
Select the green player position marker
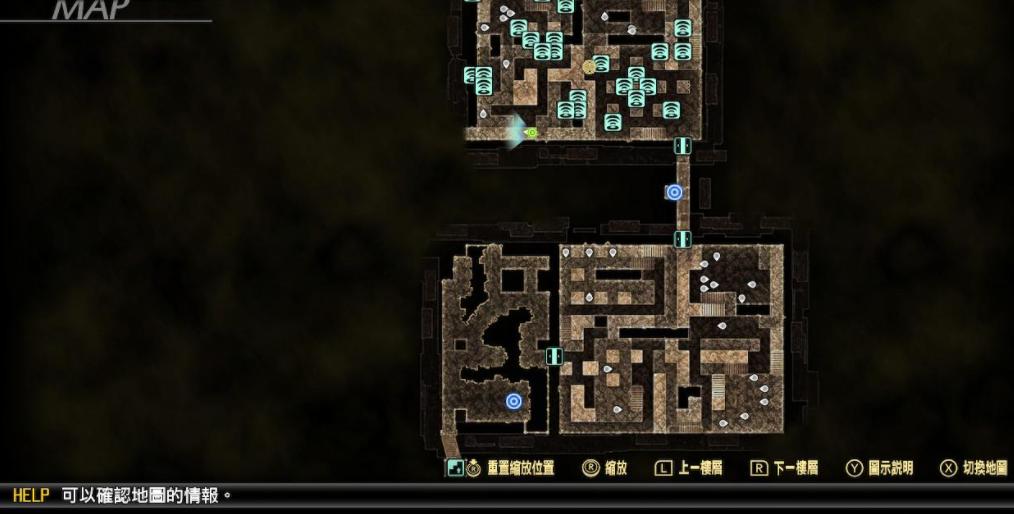(532, 132)
